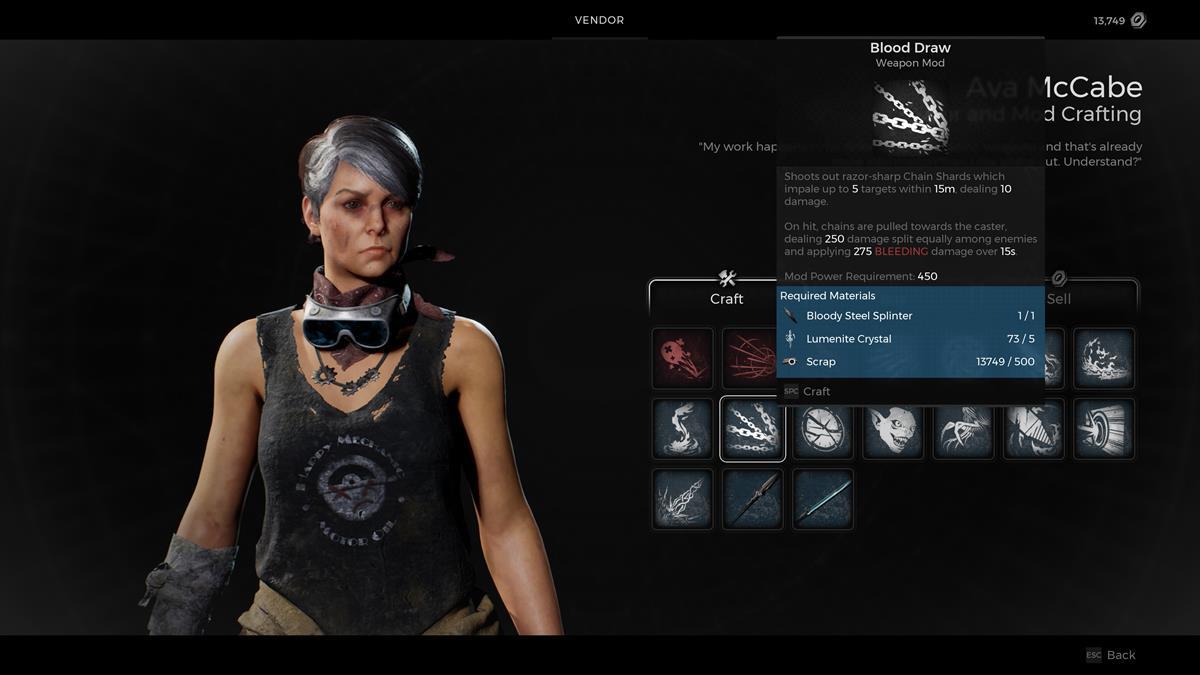Screen dimensions: 1200x675
Task: Go back from the vendor screen
Action: [x=1111, y=655]
